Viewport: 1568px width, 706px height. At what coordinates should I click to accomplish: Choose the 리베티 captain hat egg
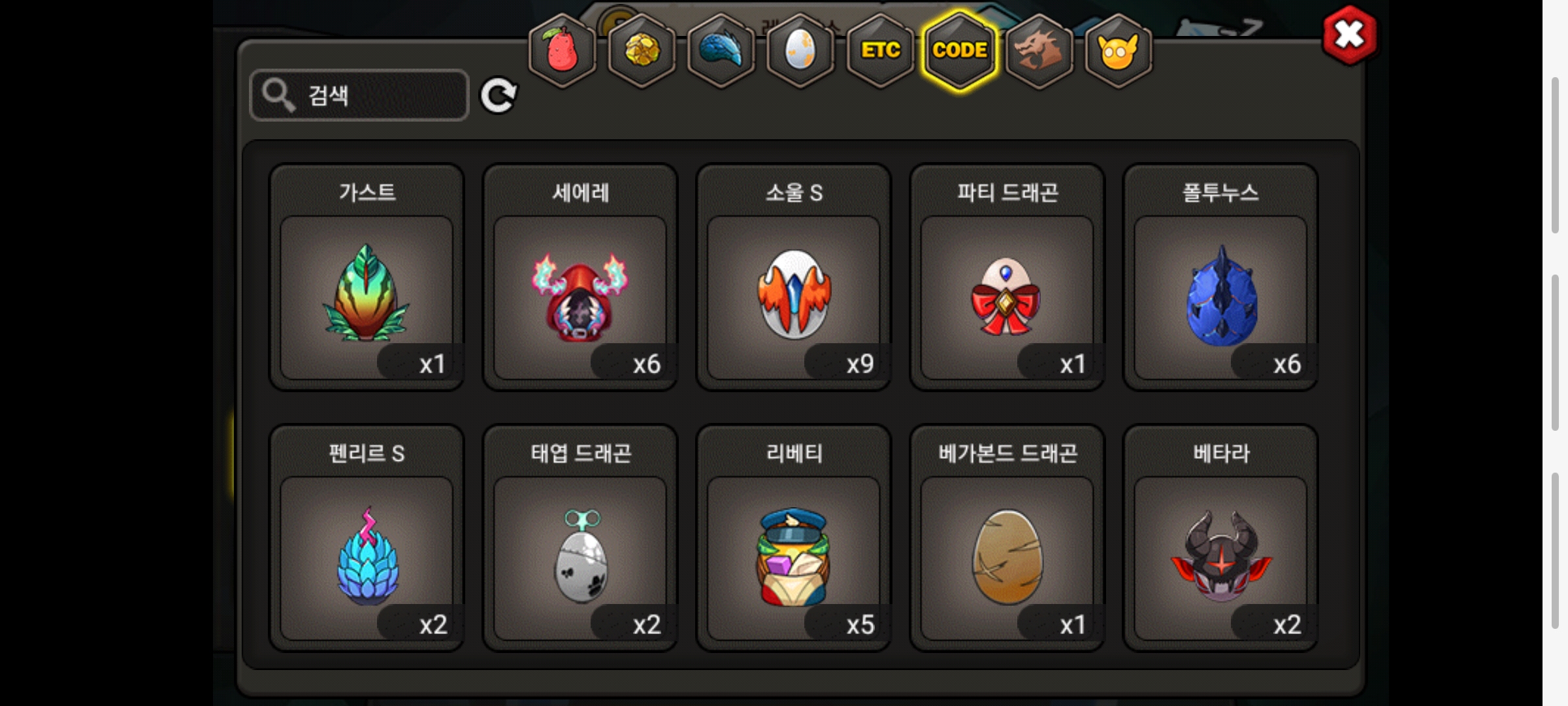point(794,556)
